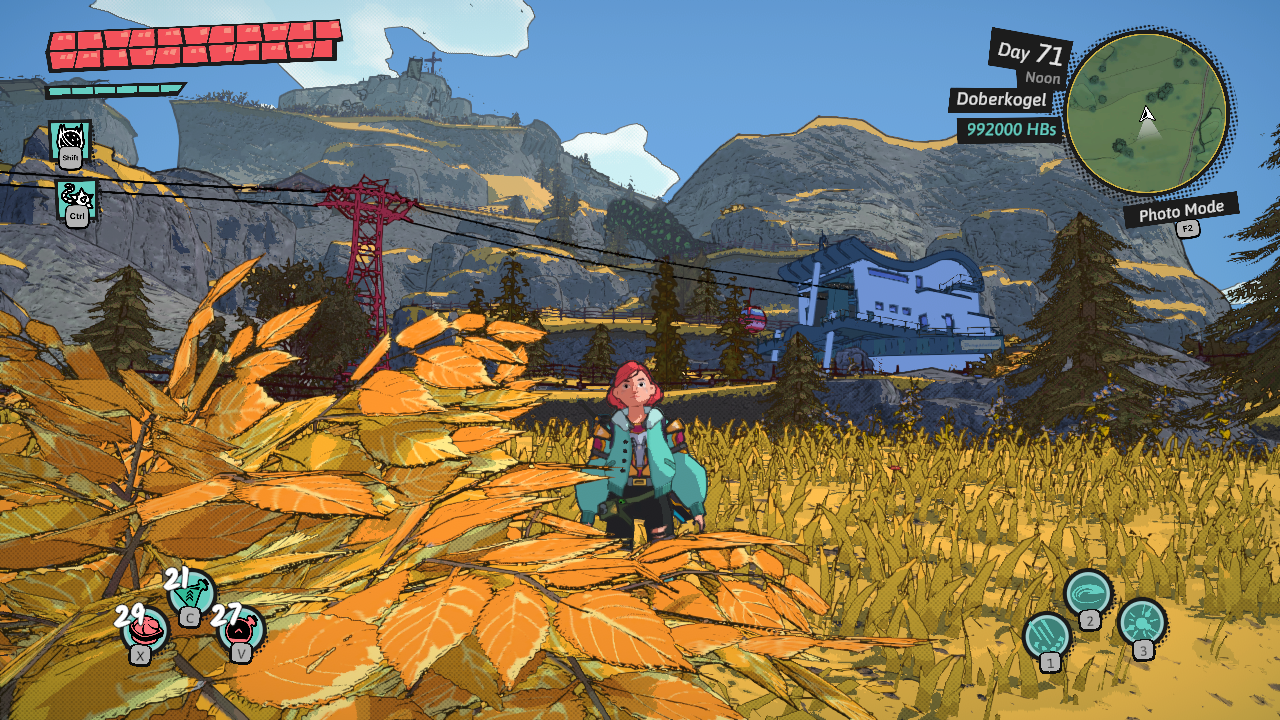Activate the horned helmet ability icon

pyautogui.click(x=70, y=140)
